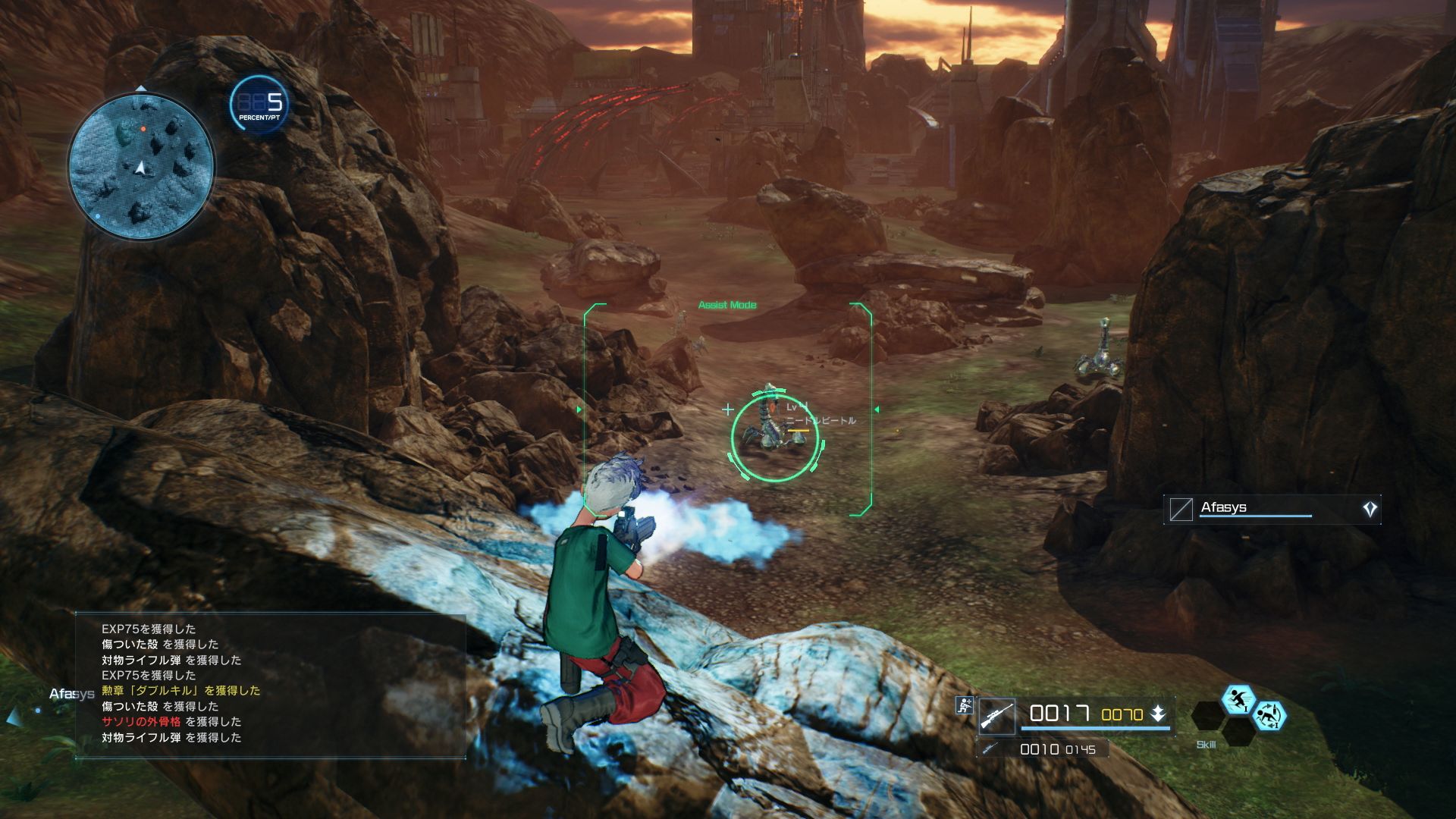The width and height of the screenshot is (1456, 819).
Task: Activate the sprinting figure skill
Action: point(1238,699)
